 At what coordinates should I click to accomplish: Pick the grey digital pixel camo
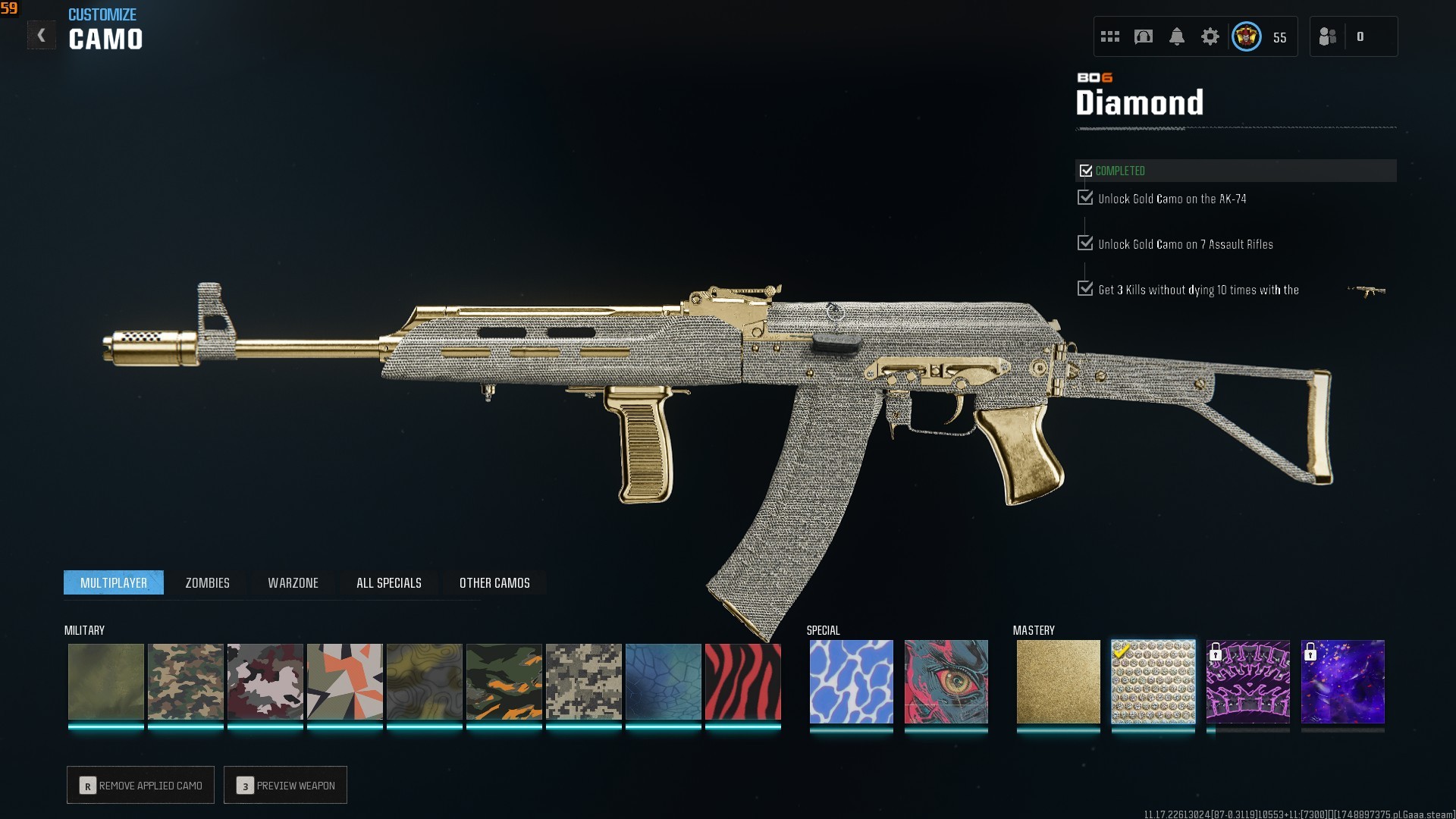point(583,682)
